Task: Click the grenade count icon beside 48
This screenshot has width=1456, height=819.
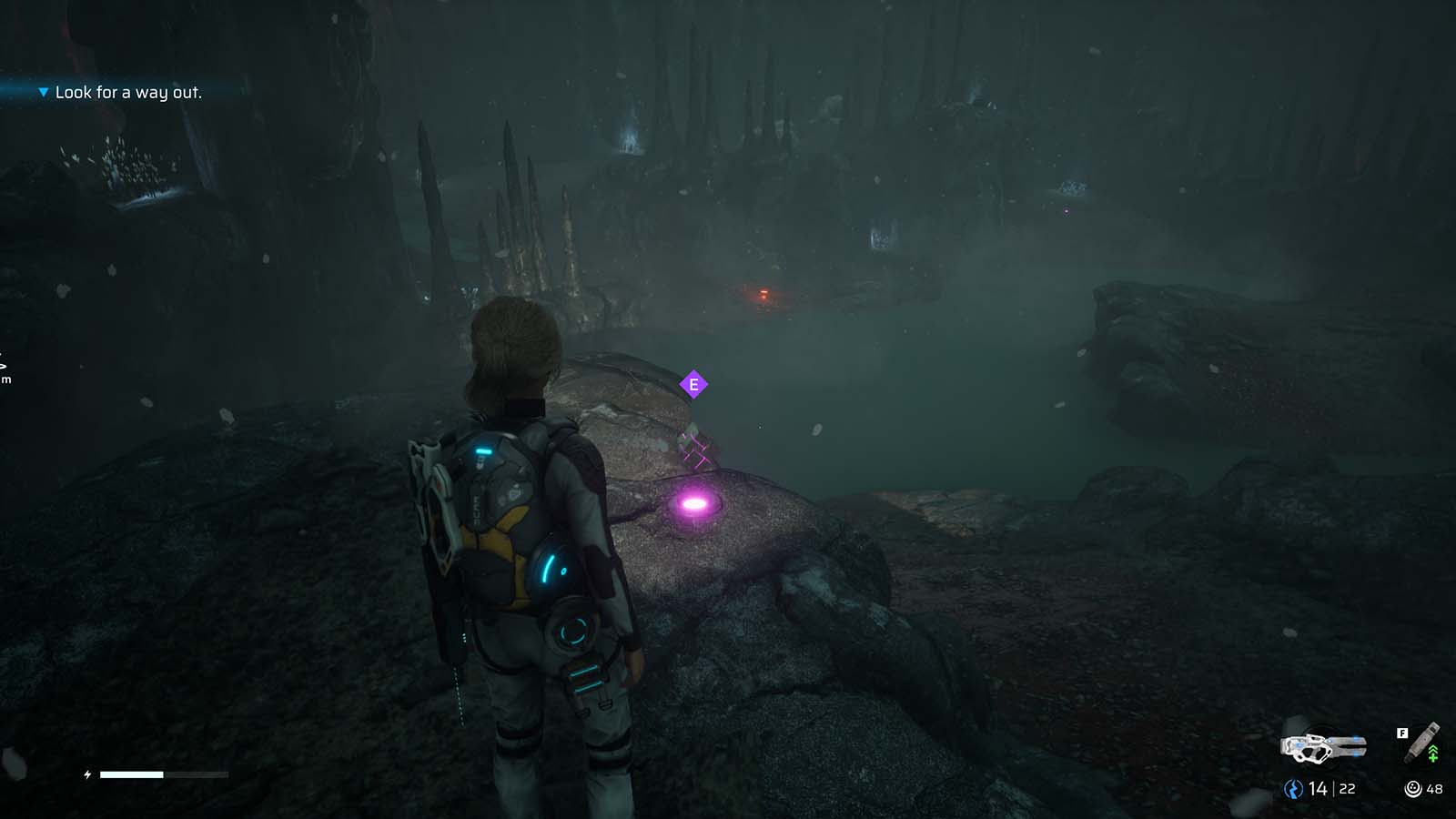Action: pos(1413,788)
